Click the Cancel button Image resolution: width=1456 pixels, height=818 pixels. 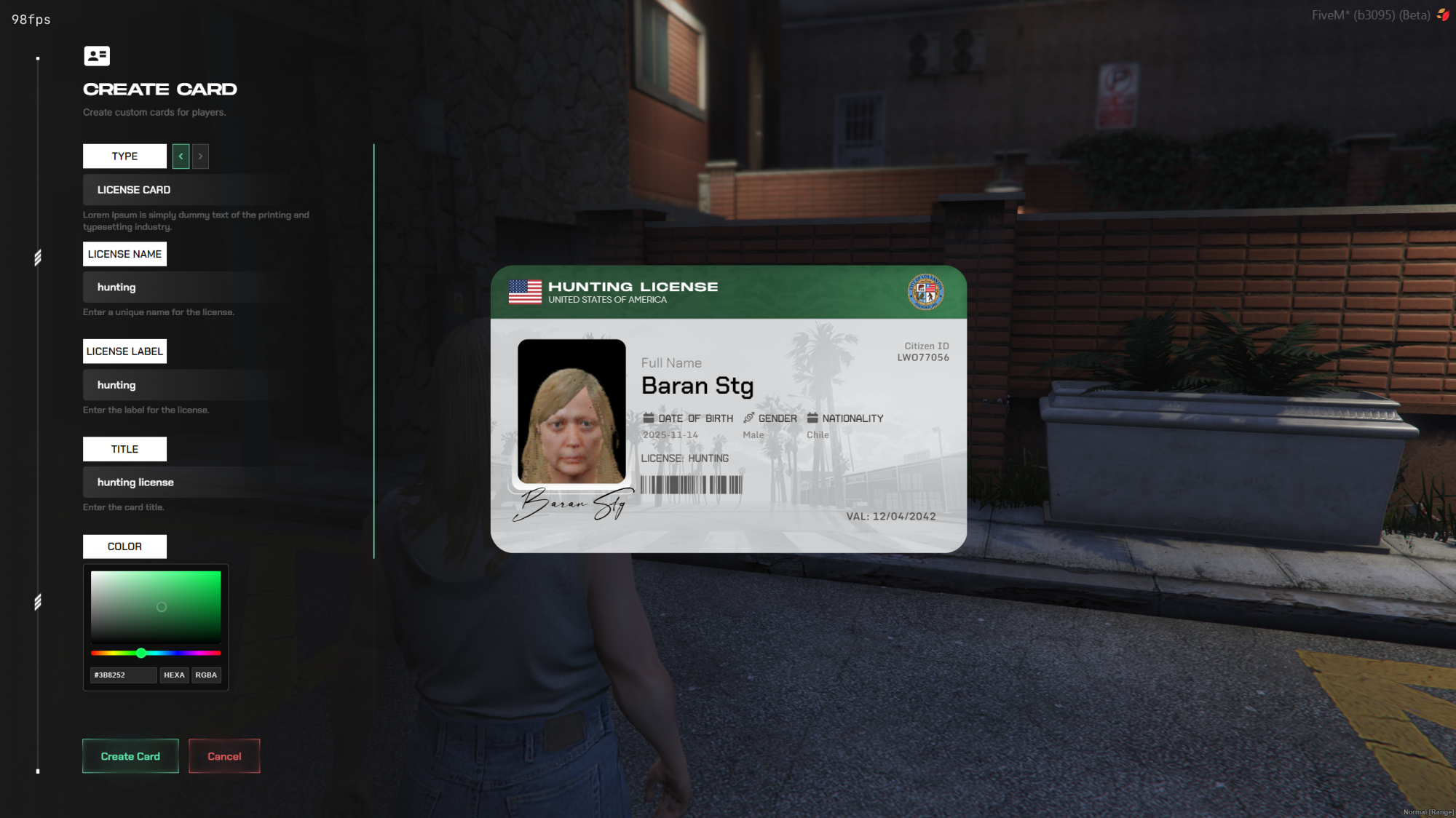pyautogui.click(x=223, y=755)
